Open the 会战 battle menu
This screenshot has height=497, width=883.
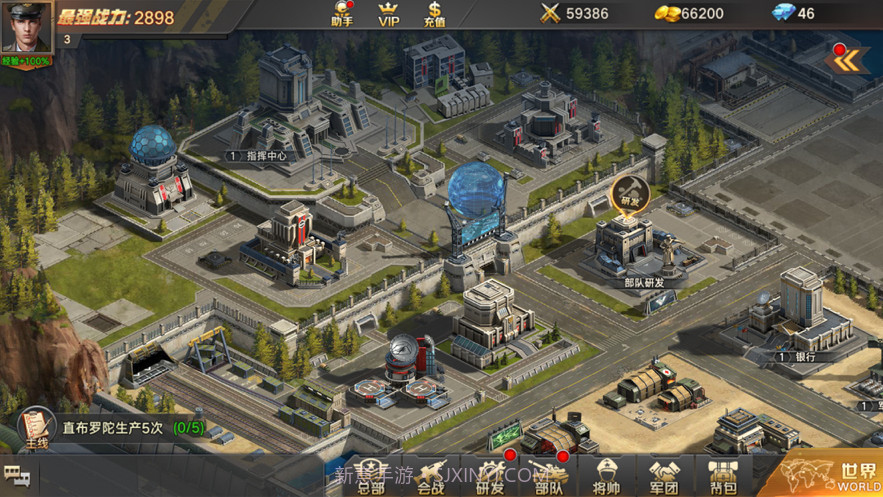[431, 475]
